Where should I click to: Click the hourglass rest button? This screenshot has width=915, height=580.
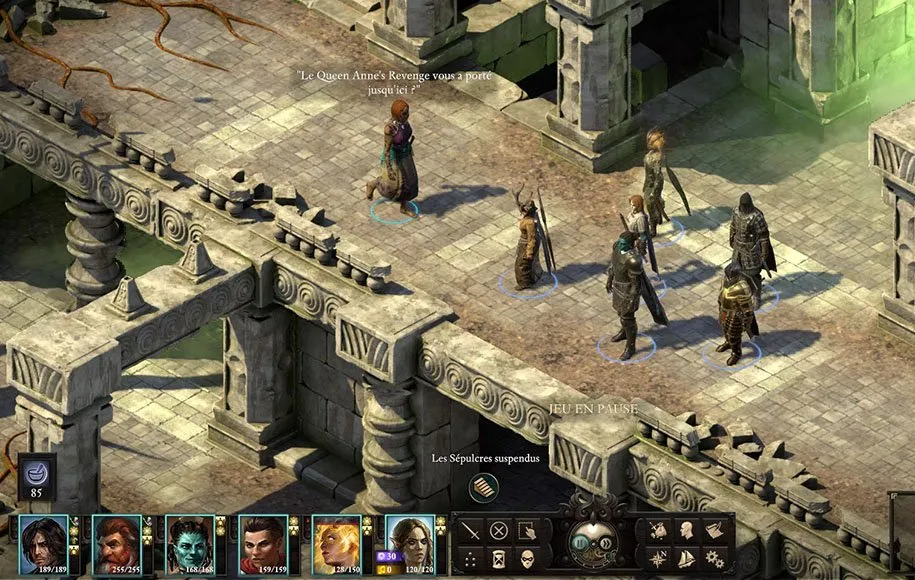[499, 559]
